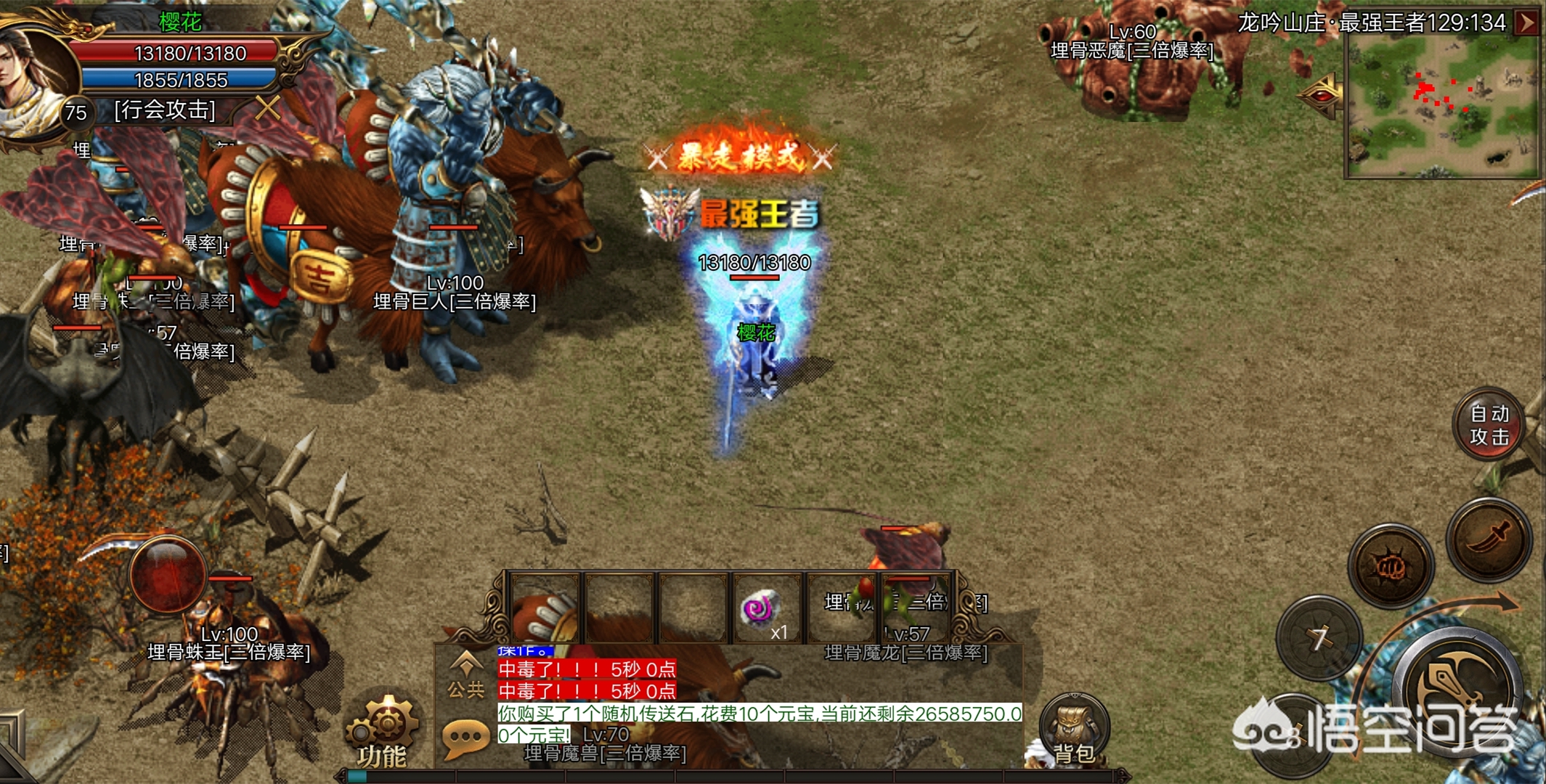The height and width of the screenshot is (784, 1546).
Task: Tap the crossed swords icon by attack mode
Action: (268, 109)
